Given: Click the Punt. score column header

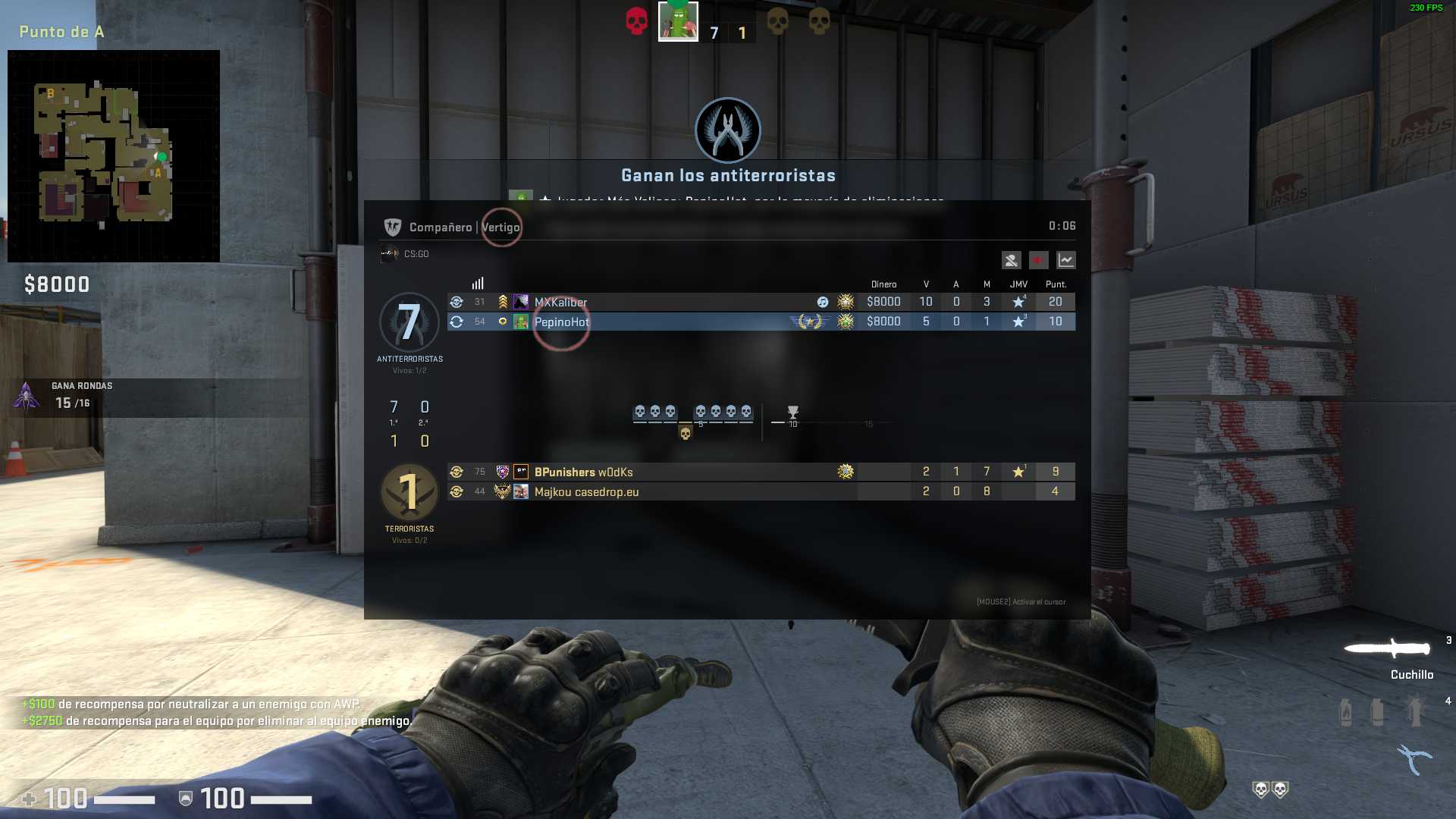Looking at the screenshot, I should pyautogui.click(x=1056, y=284).
